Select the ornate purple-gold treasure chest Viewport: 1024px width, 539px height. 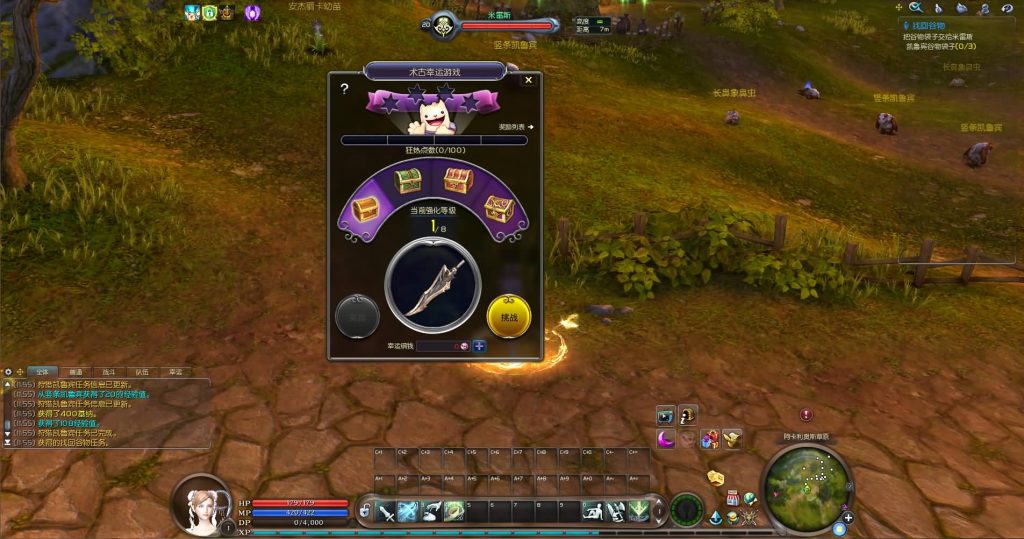(x=499, y=208)
